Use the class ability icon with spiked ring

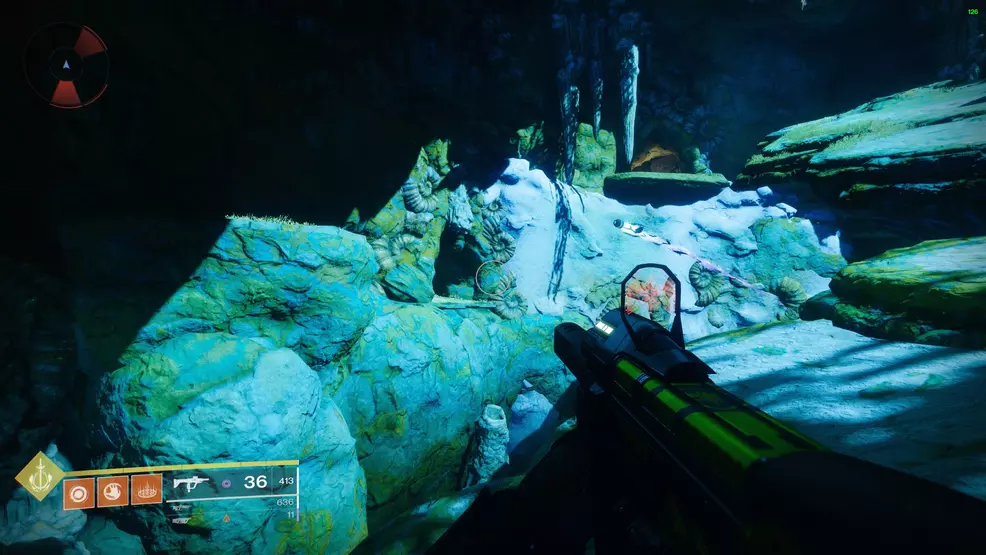point(146,491)
